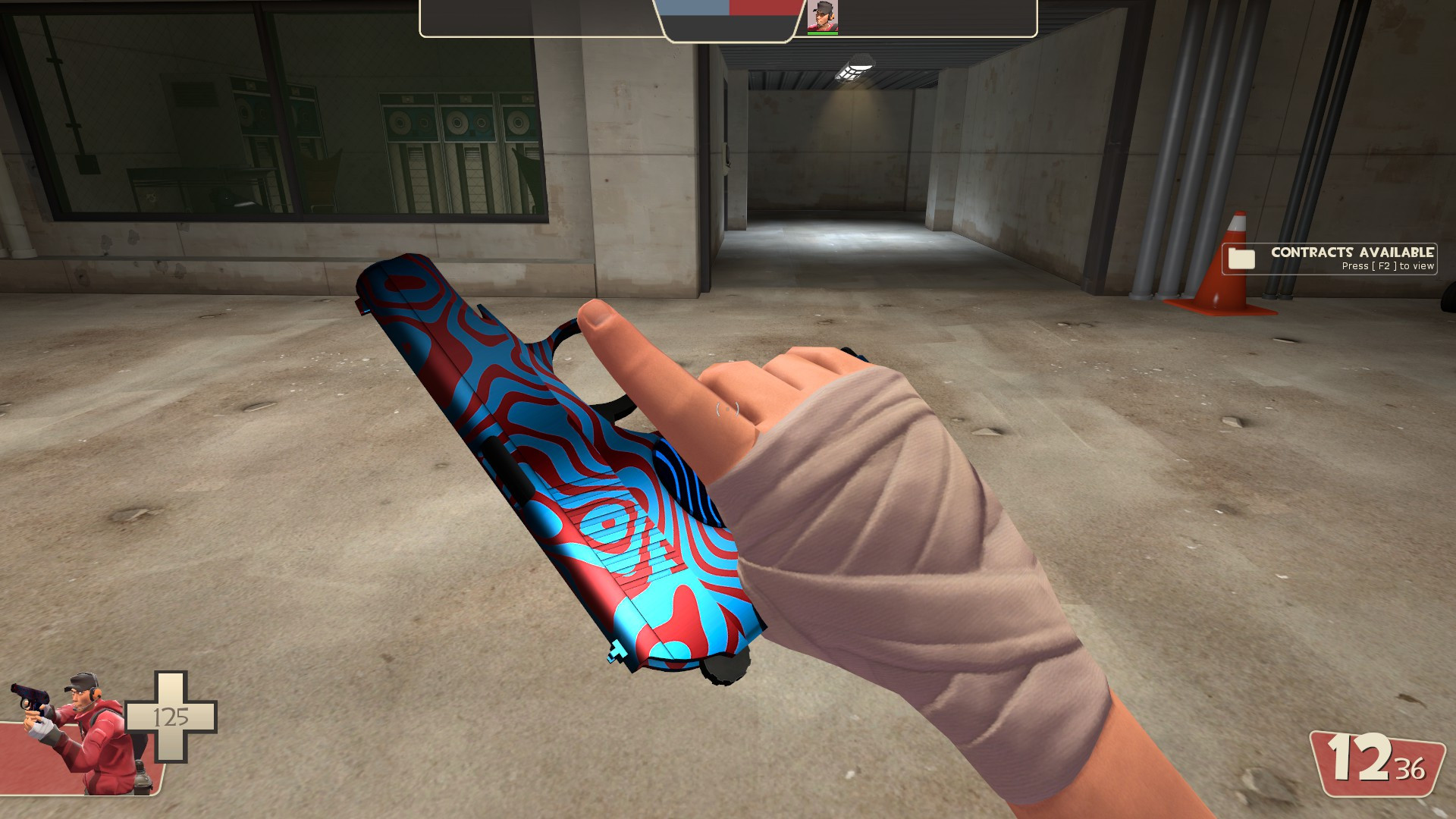1456x819 pixels.
Task: Click the health cross icon showing 125
Action: [x=171, y=717]
